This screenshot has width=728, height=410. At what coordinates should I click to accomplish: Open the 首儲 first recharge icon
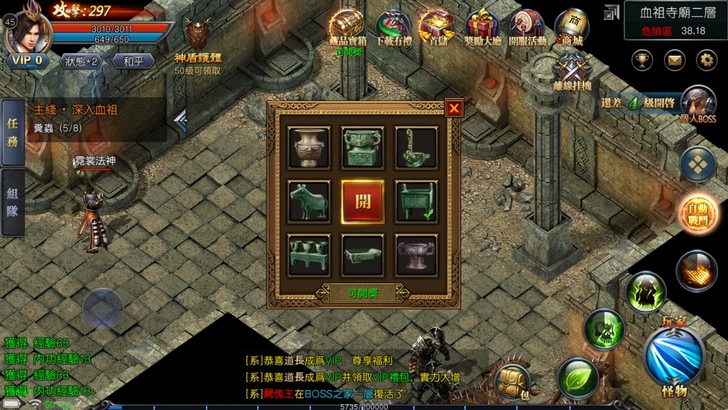coord(435,27)
